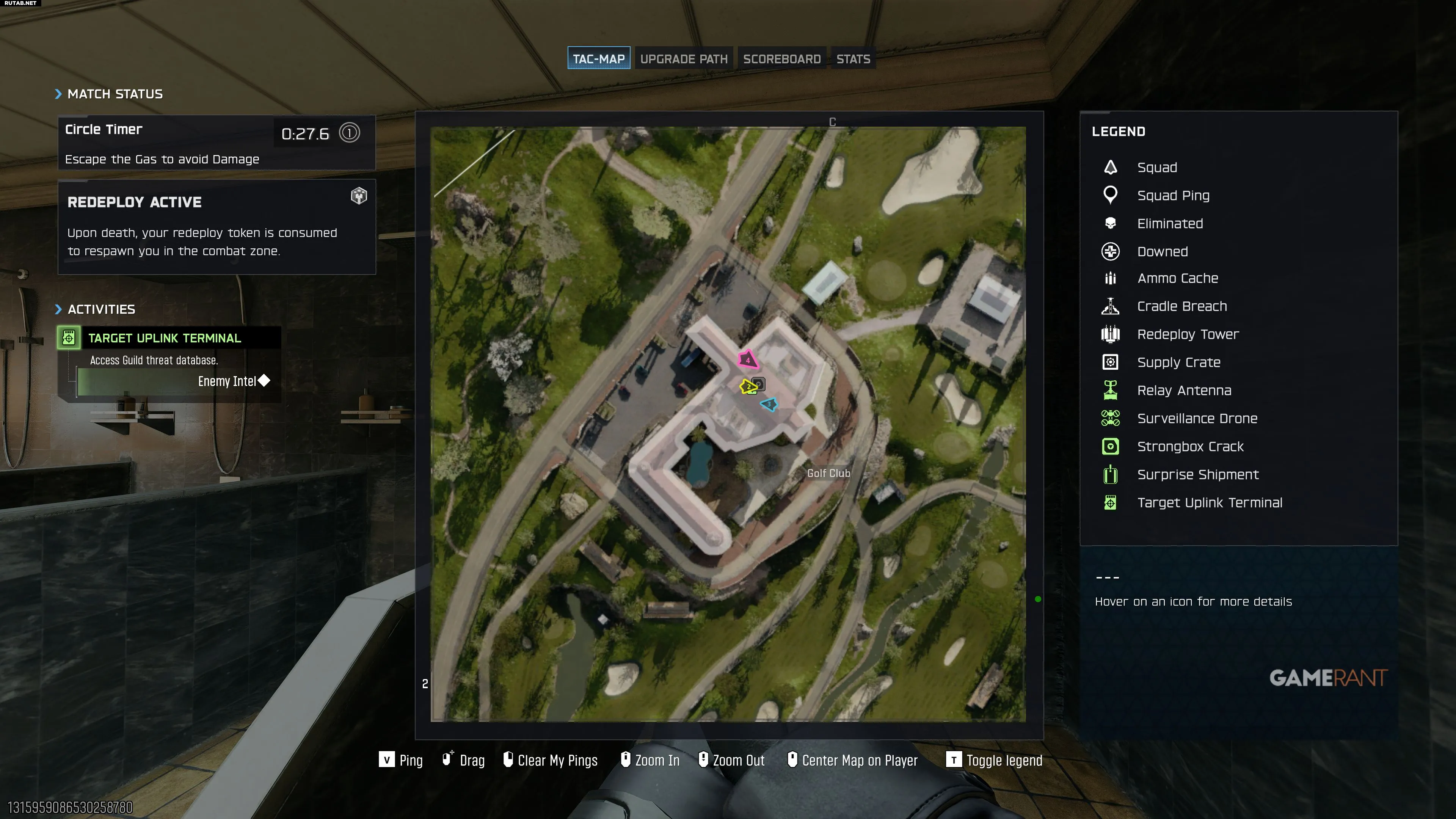
Task: Click the yellow squad marker numbered 2
Action: [748, 387]
